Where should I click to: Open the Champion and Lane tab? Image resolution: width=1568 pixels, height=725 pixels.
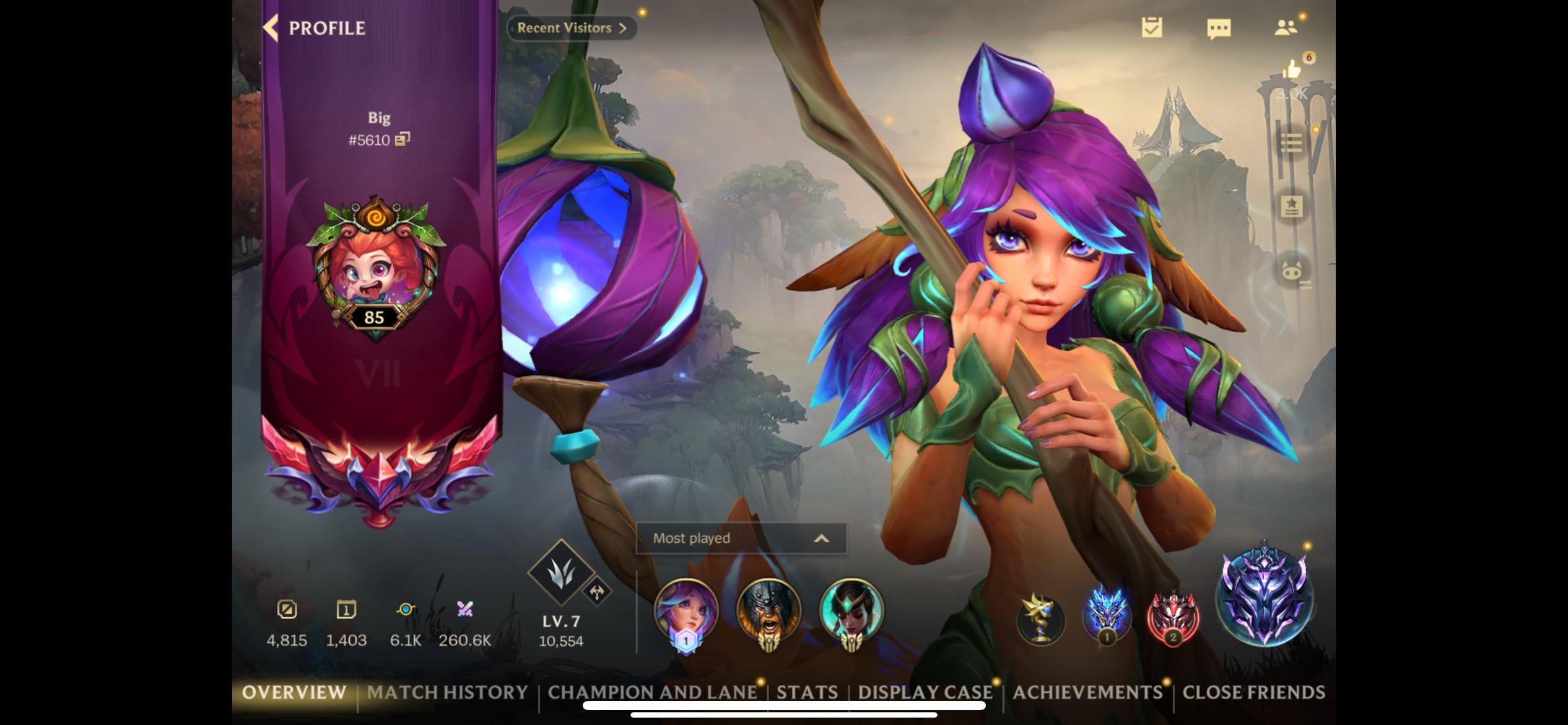652,692
